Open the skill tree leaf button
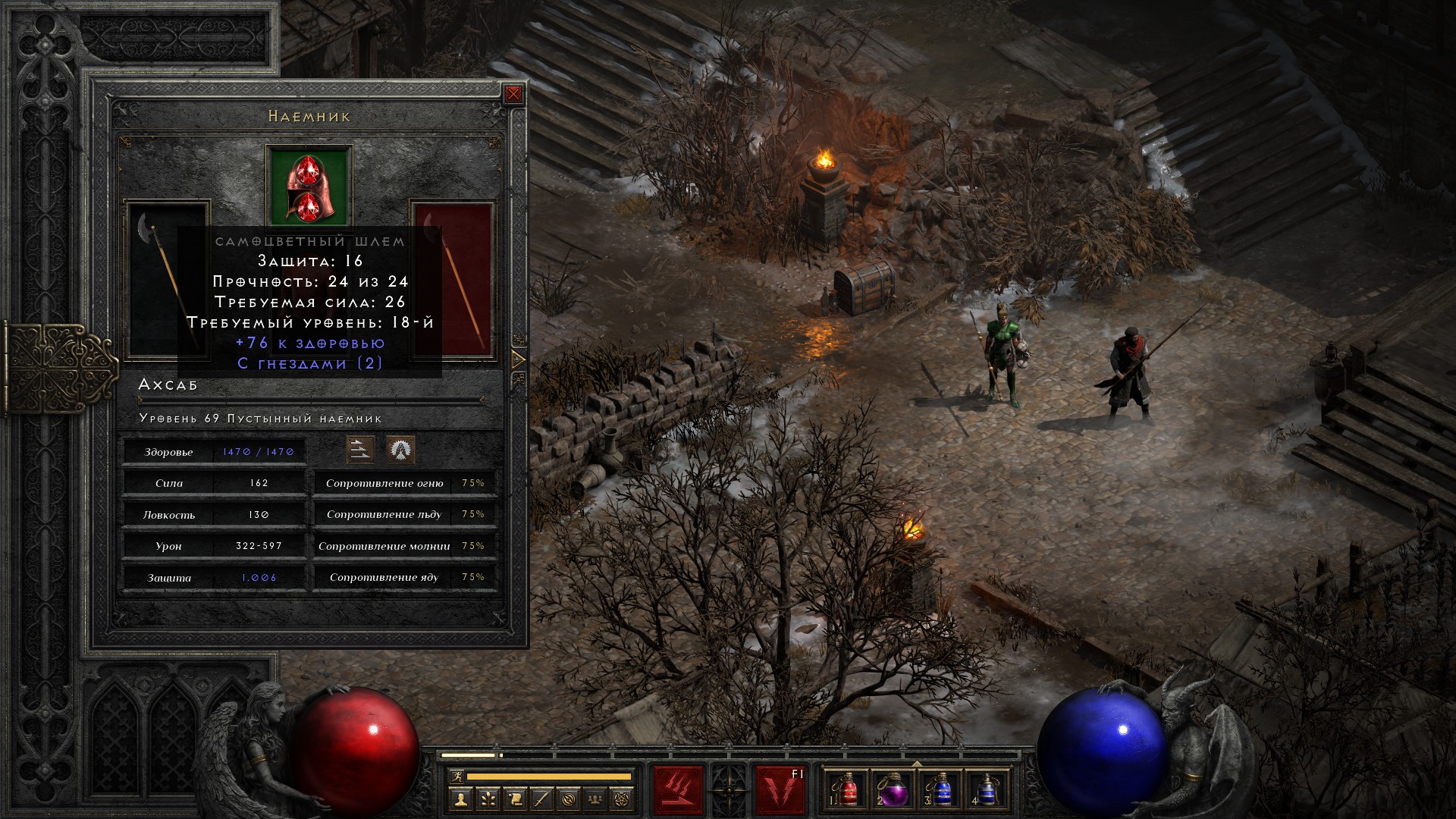Viewport: 1456px width, 819px height. coord(488,799)
